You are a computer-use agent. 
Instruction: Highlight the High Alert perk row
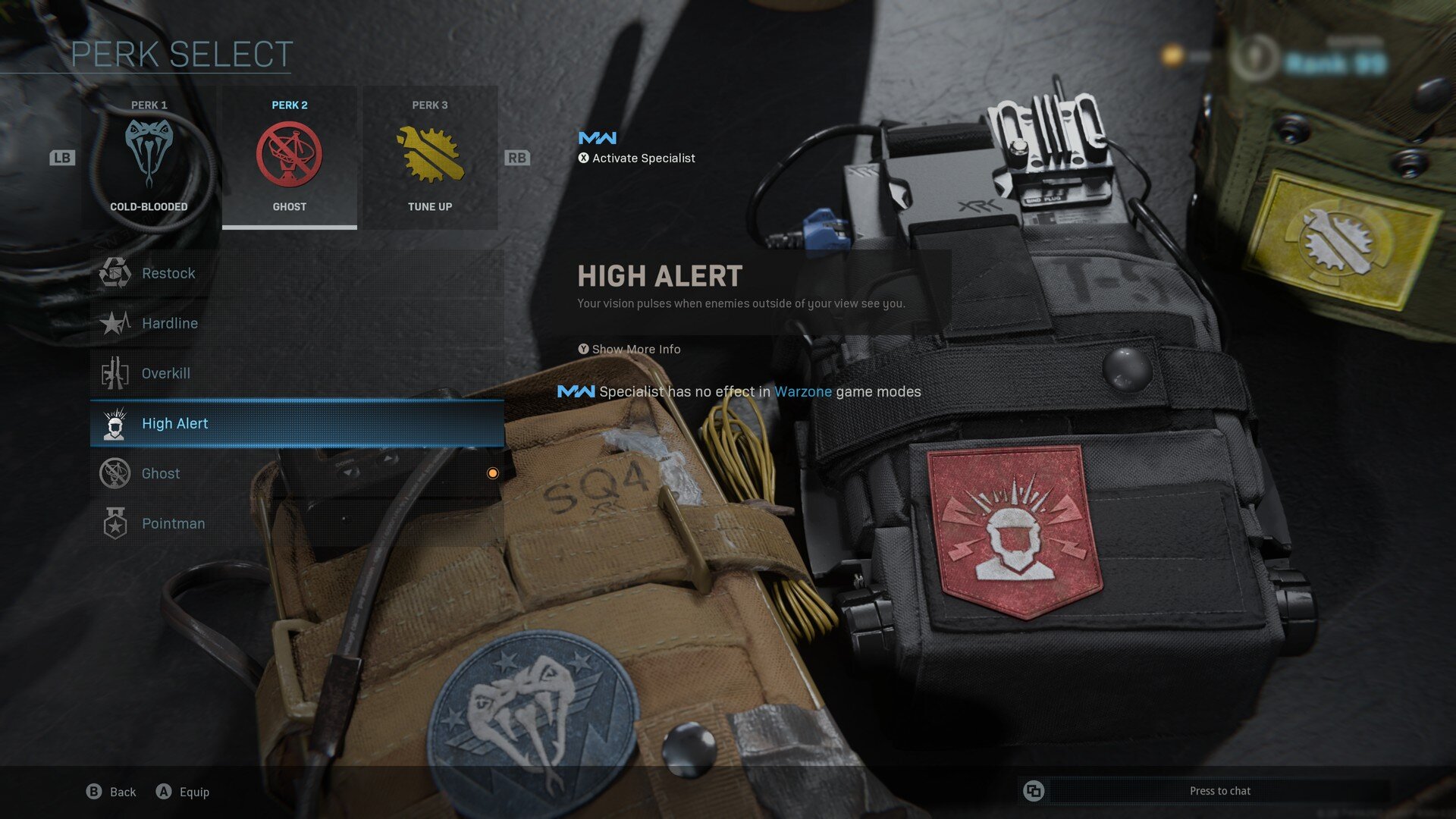point(297,423)
